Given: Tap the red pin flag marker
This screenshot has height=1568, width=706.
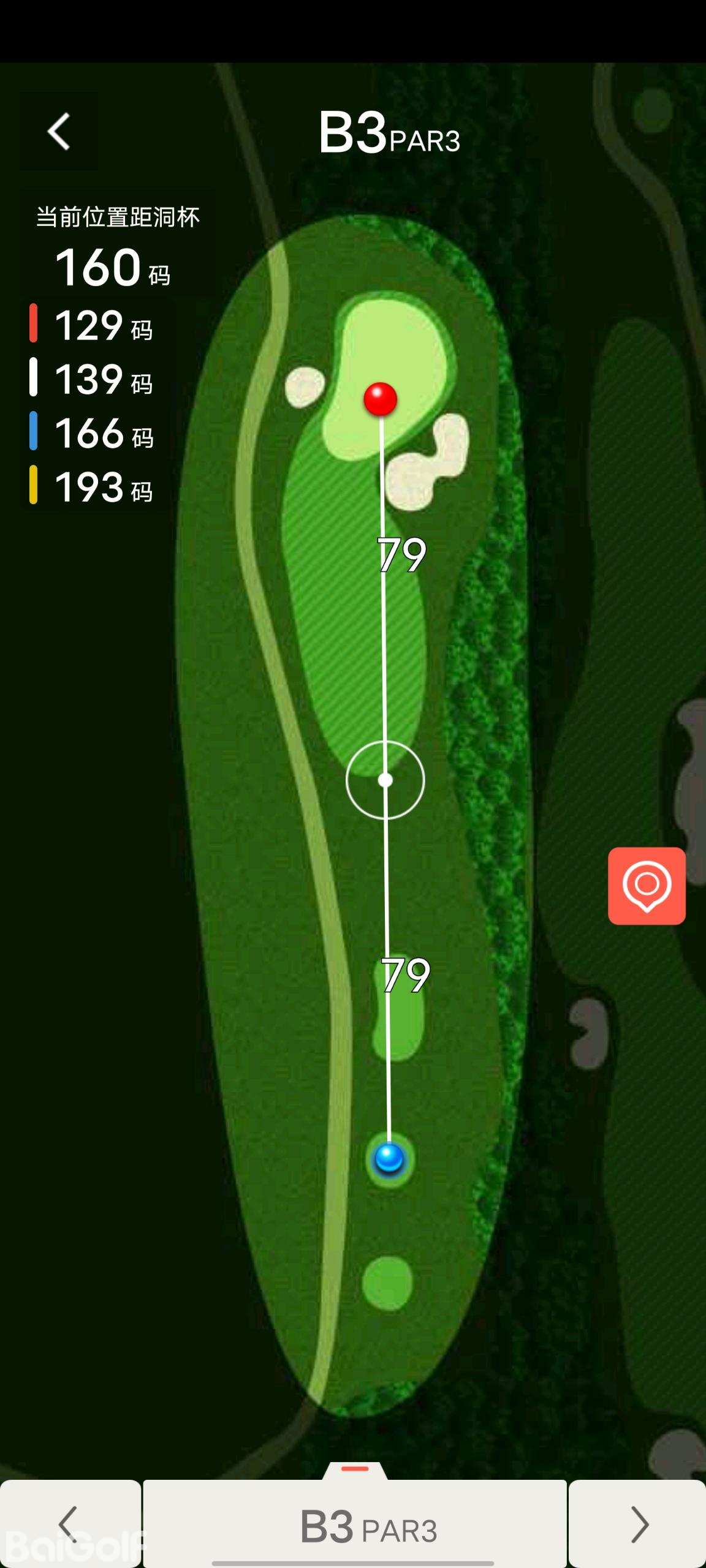Looking at the screenshot, I should [x=381, y=399].
